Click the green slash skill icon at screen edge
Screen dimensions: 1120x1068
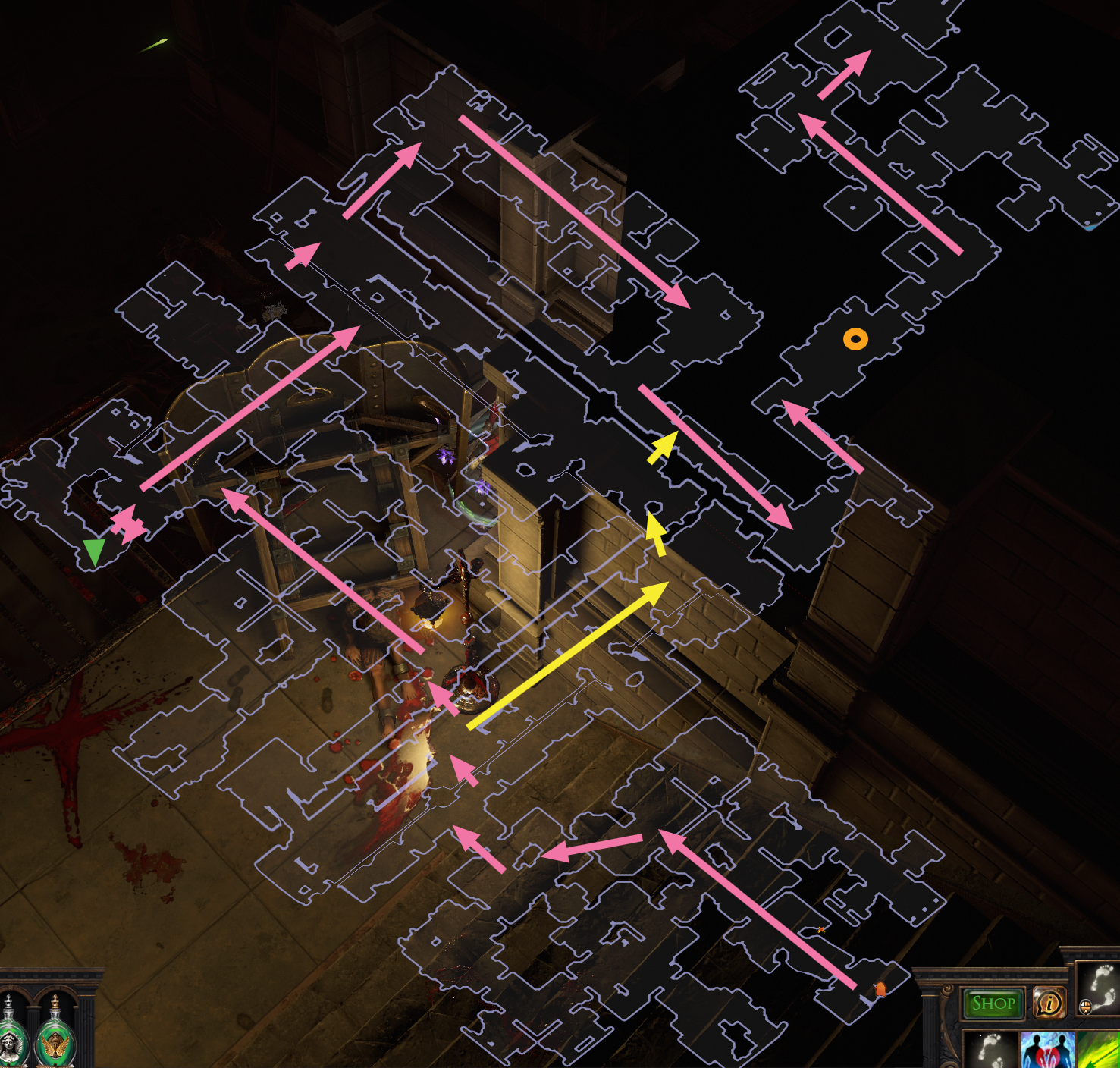(1101, 1056)
